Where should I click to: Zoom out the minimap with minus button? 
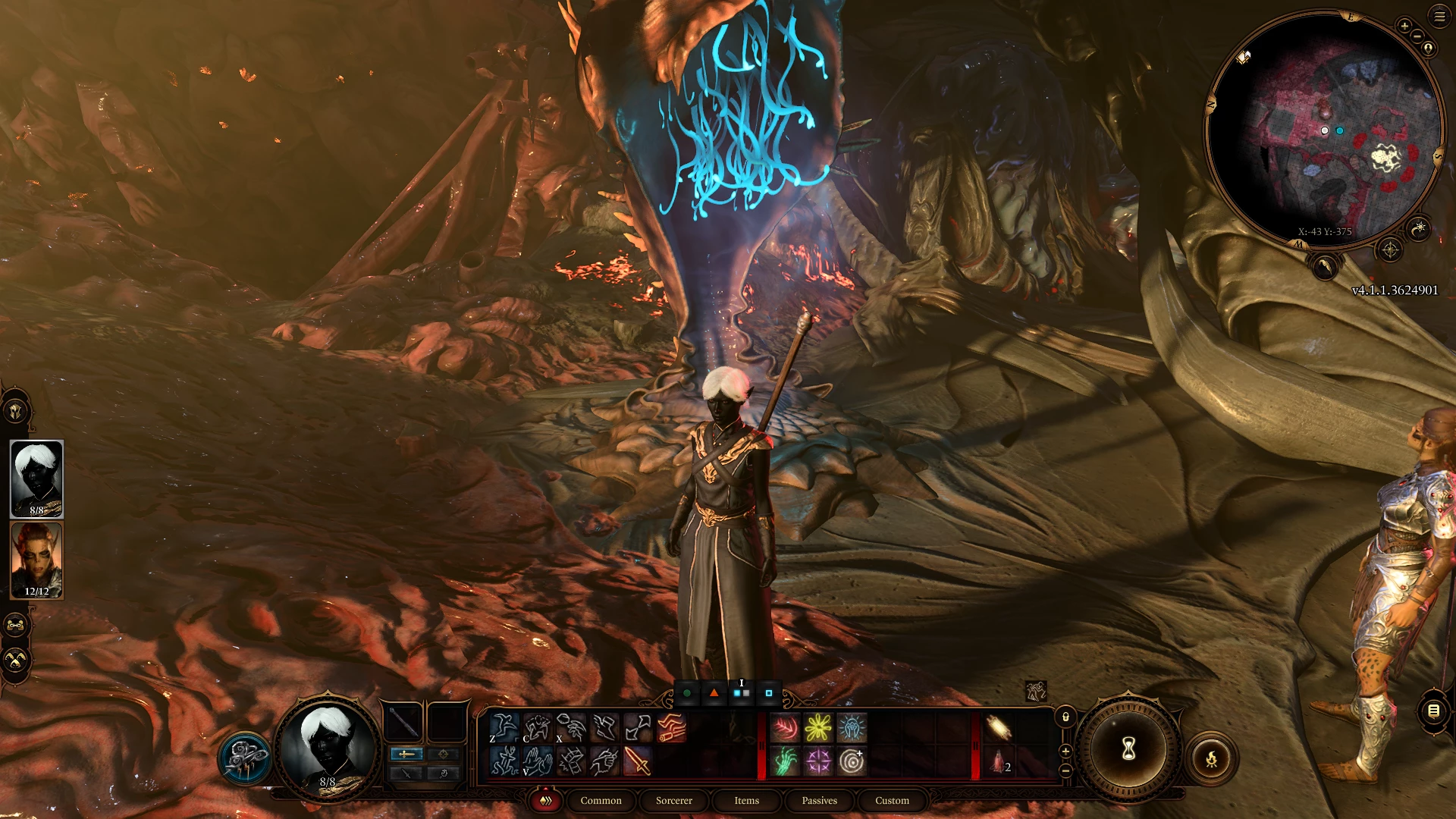tap(1417, 37)
